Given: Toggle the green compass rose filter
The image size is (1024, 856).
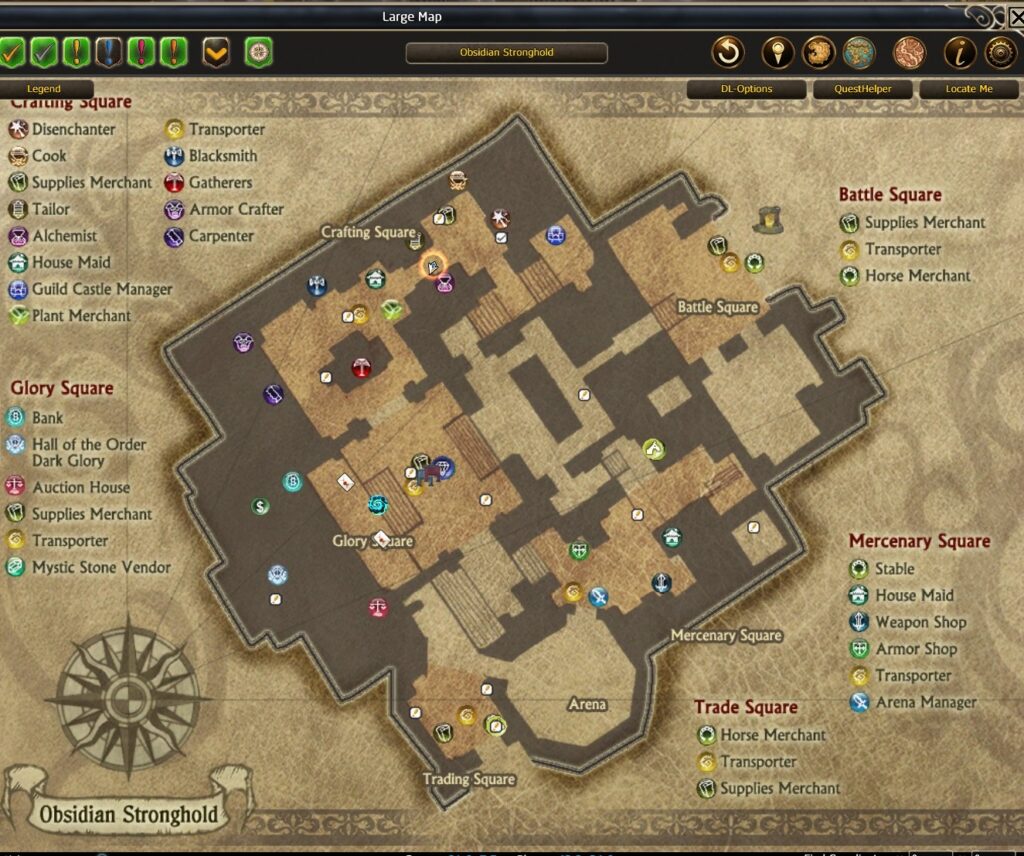Looking at the screenshot, I should point(259,52).
